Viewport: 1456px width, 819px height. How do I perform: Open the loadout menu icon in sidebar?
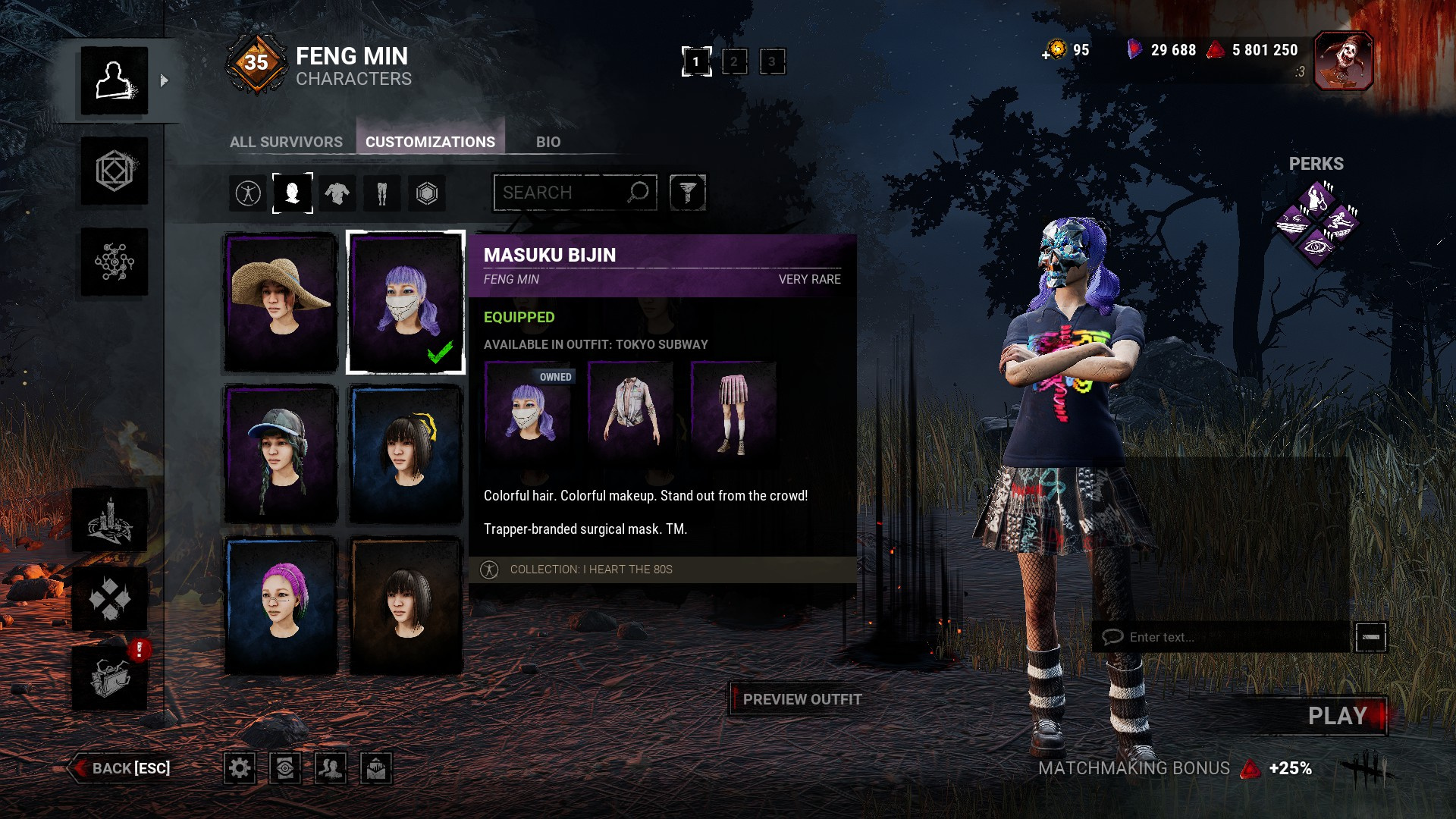(115, 171)
